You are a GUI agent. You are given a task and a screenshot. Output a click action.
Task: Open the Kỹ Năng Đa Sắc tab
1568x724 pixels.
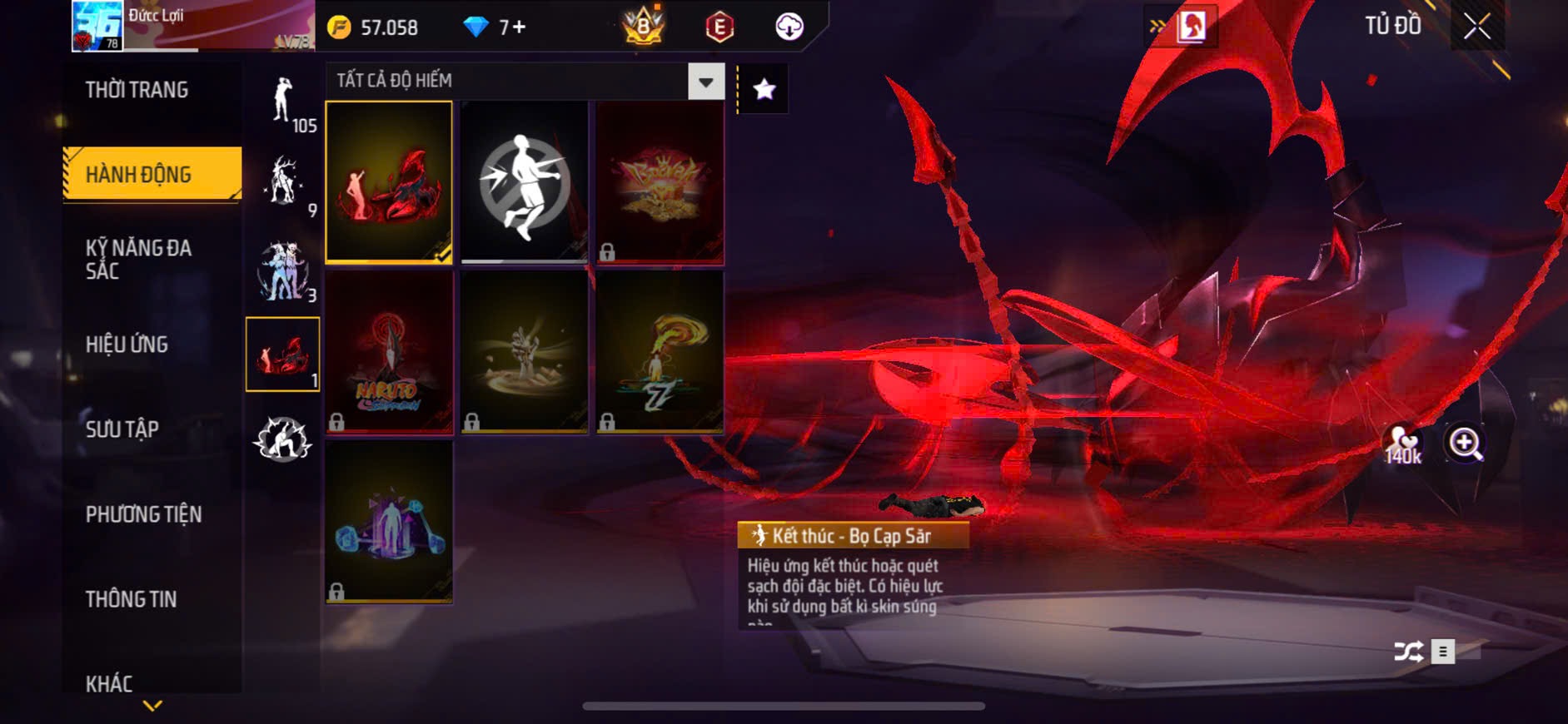[138, 260]
